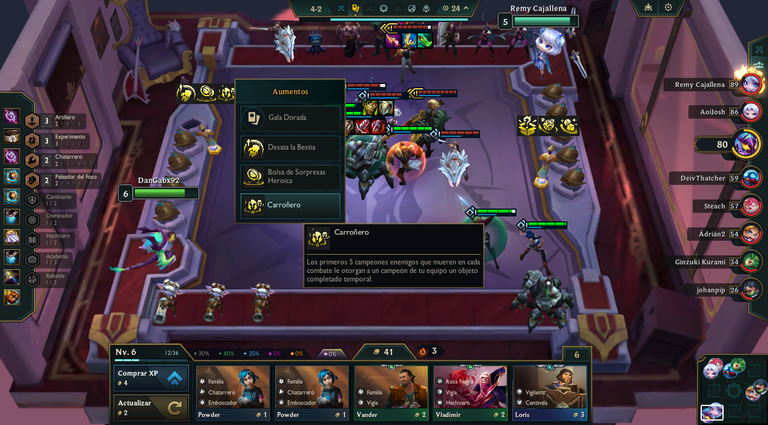Buy the Loris champion card
Viewport: 768px width, 425px height.
549,392
